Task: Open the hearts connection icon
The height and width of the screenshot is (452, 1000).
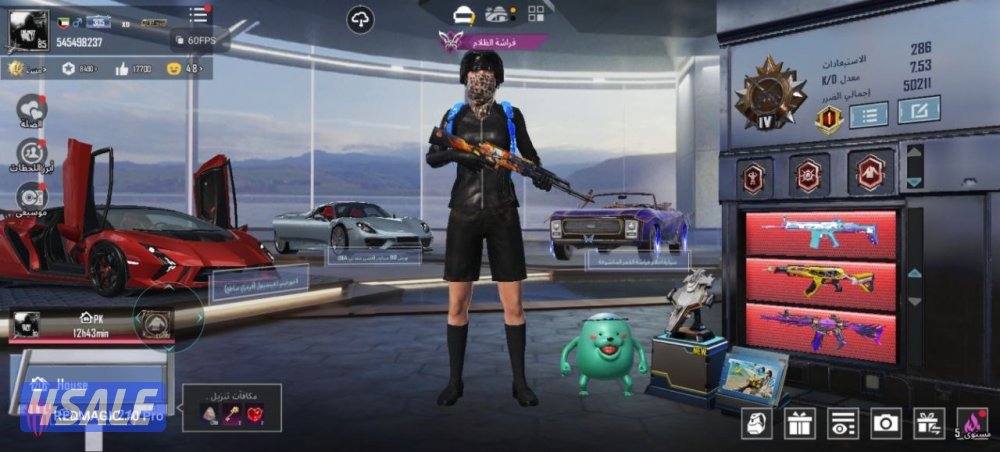Action: [32, 108]
